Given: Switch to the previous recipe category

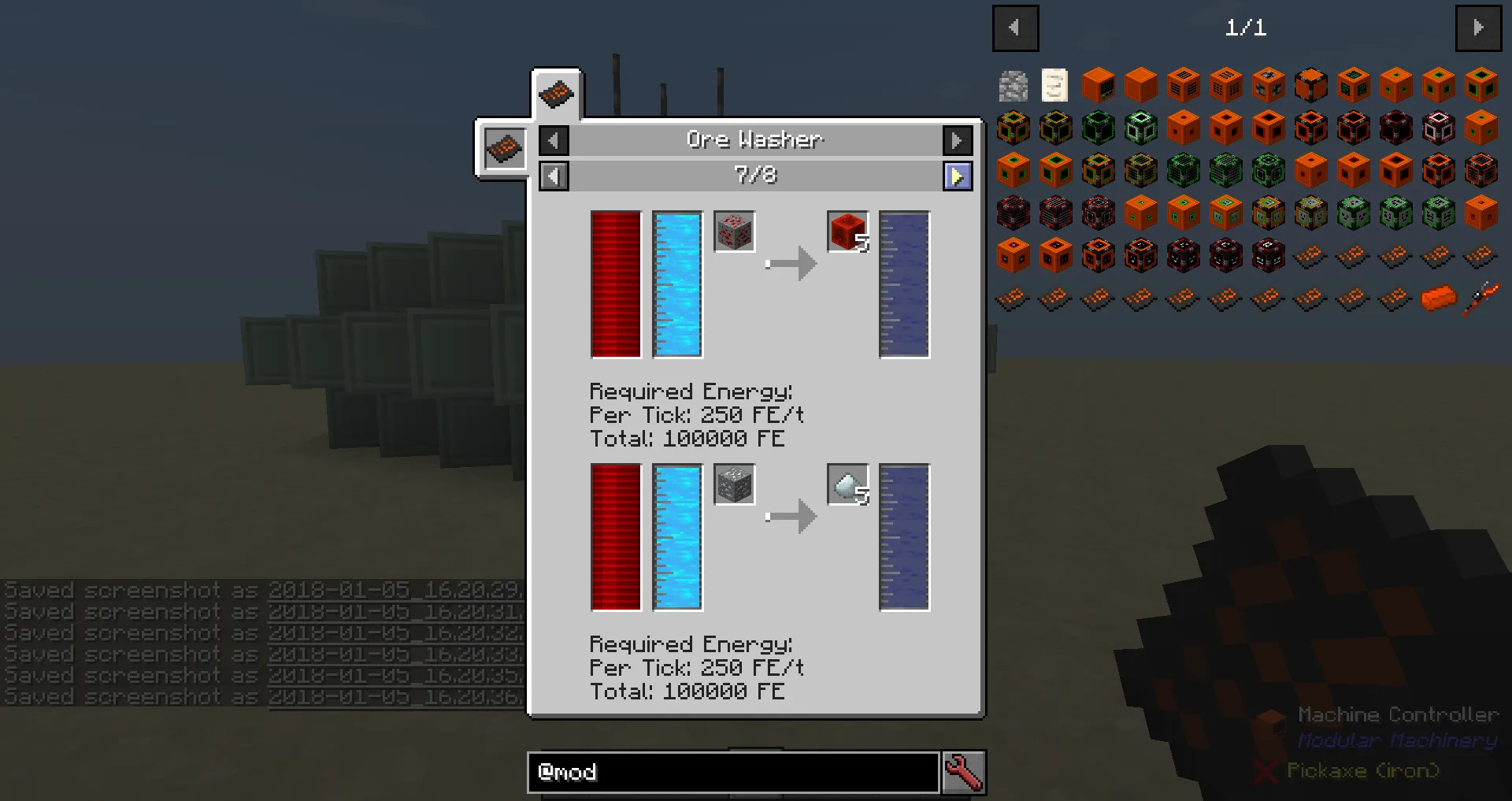Looking at the screenshot, I should 554,140.
